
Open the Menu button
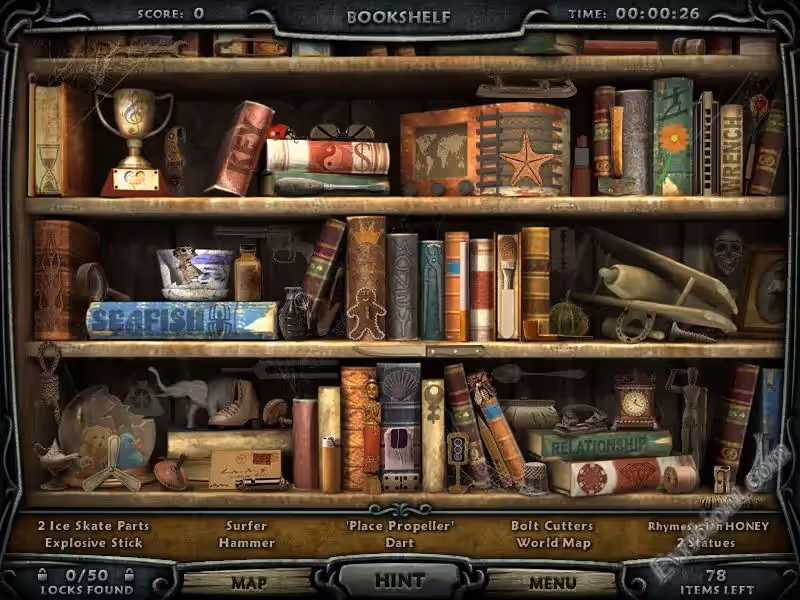point(552,582)
